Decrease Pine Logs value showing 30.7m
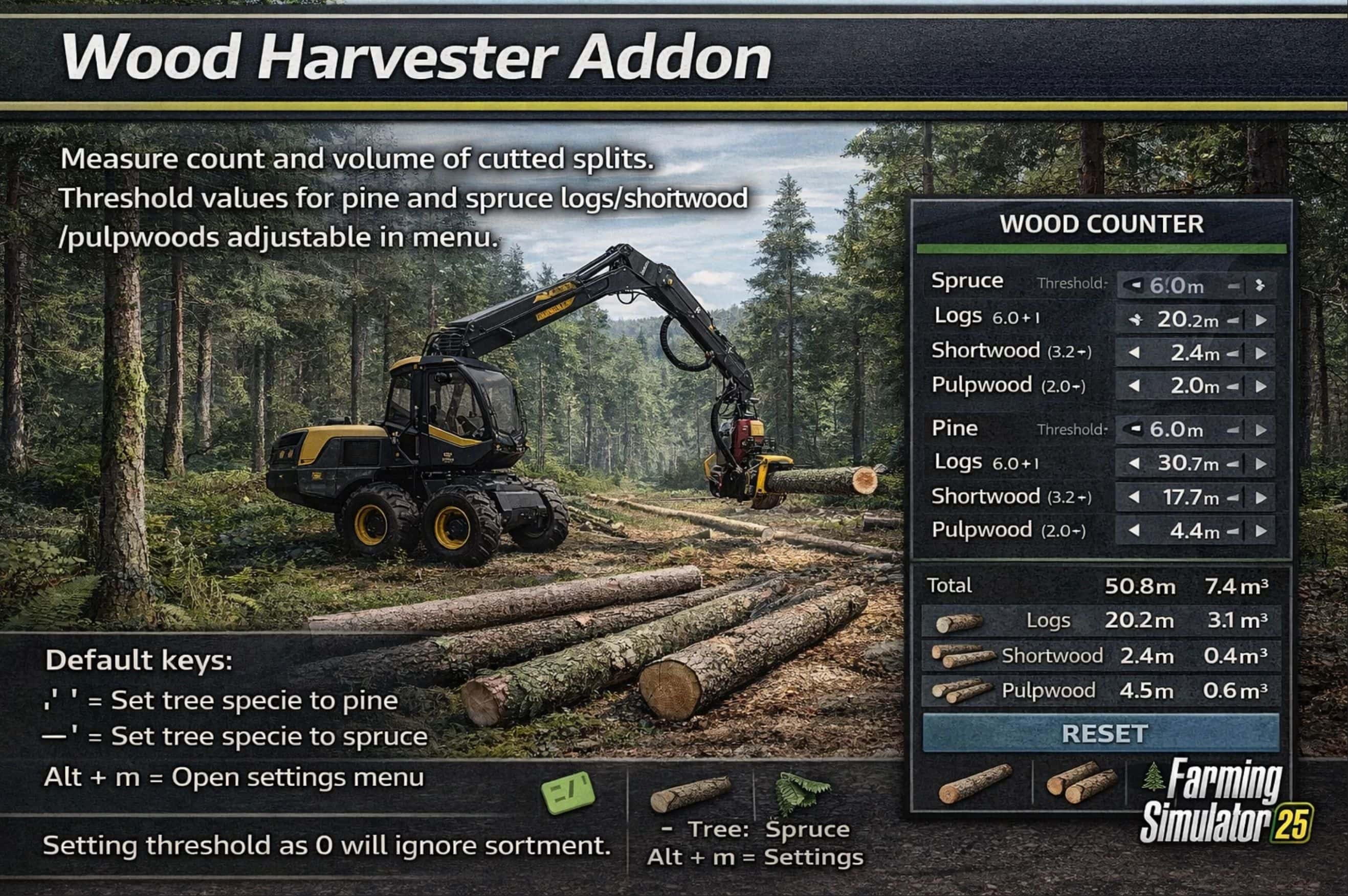 [1134, 464]
